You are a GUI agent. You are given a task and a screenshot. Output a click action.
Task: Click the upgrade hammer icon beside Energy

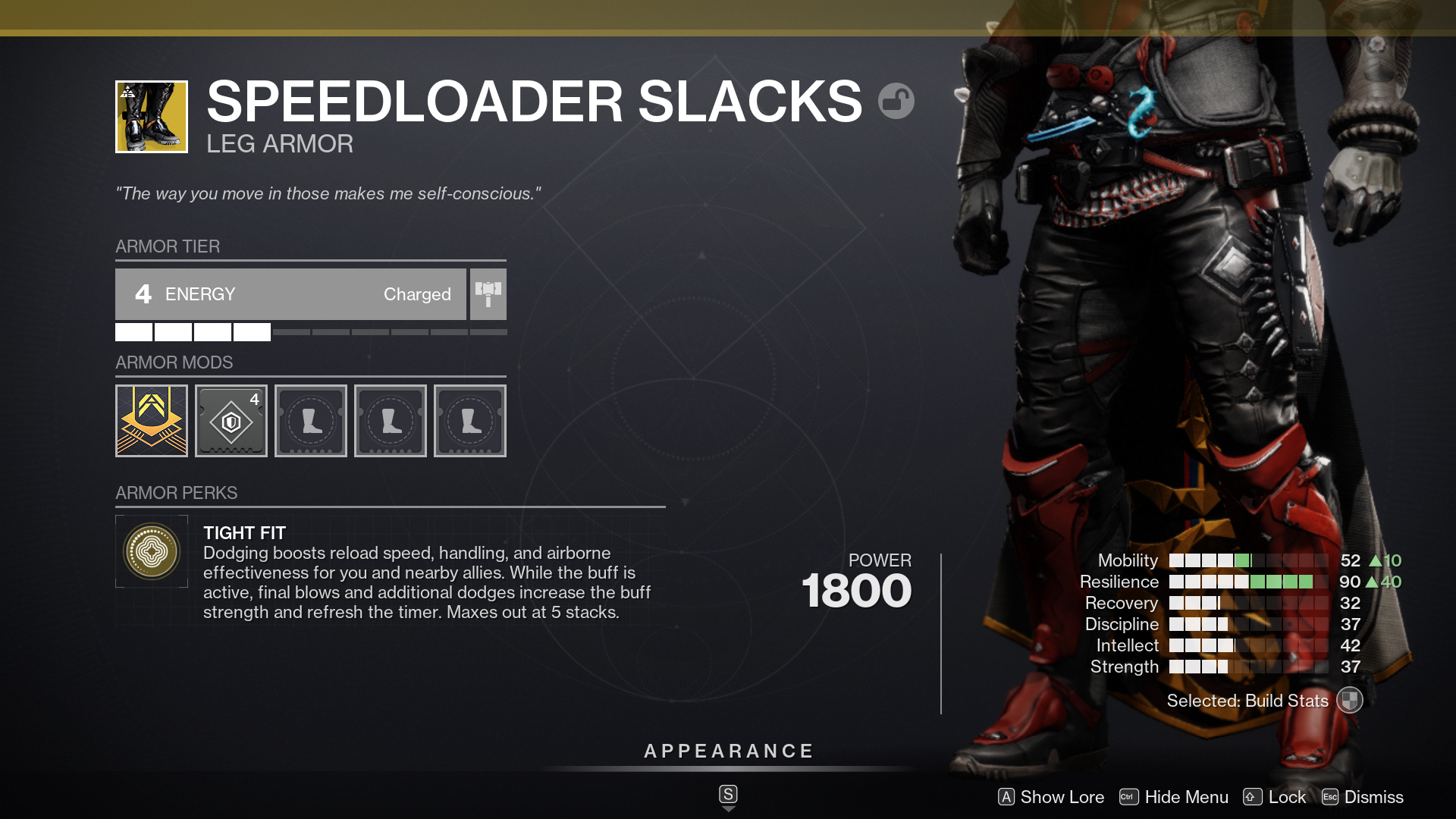point(488,293)
